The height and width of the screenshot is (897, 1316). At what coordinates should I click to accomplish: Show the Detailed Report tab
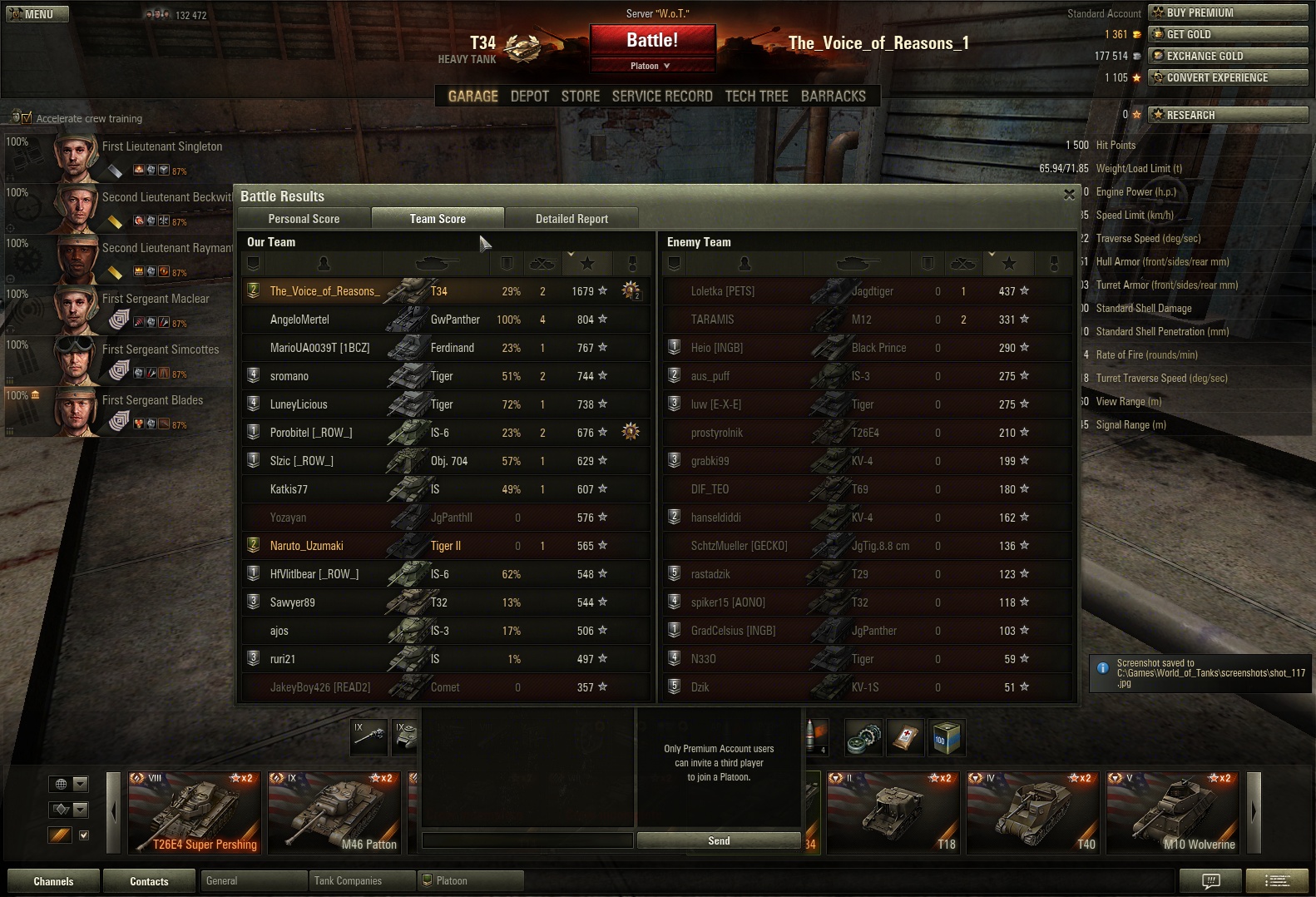571,219
